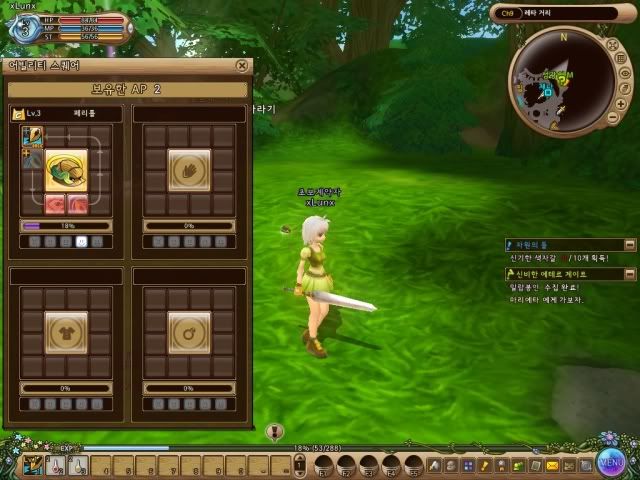Collapse the second quest tracker entry

click(630, 273)
